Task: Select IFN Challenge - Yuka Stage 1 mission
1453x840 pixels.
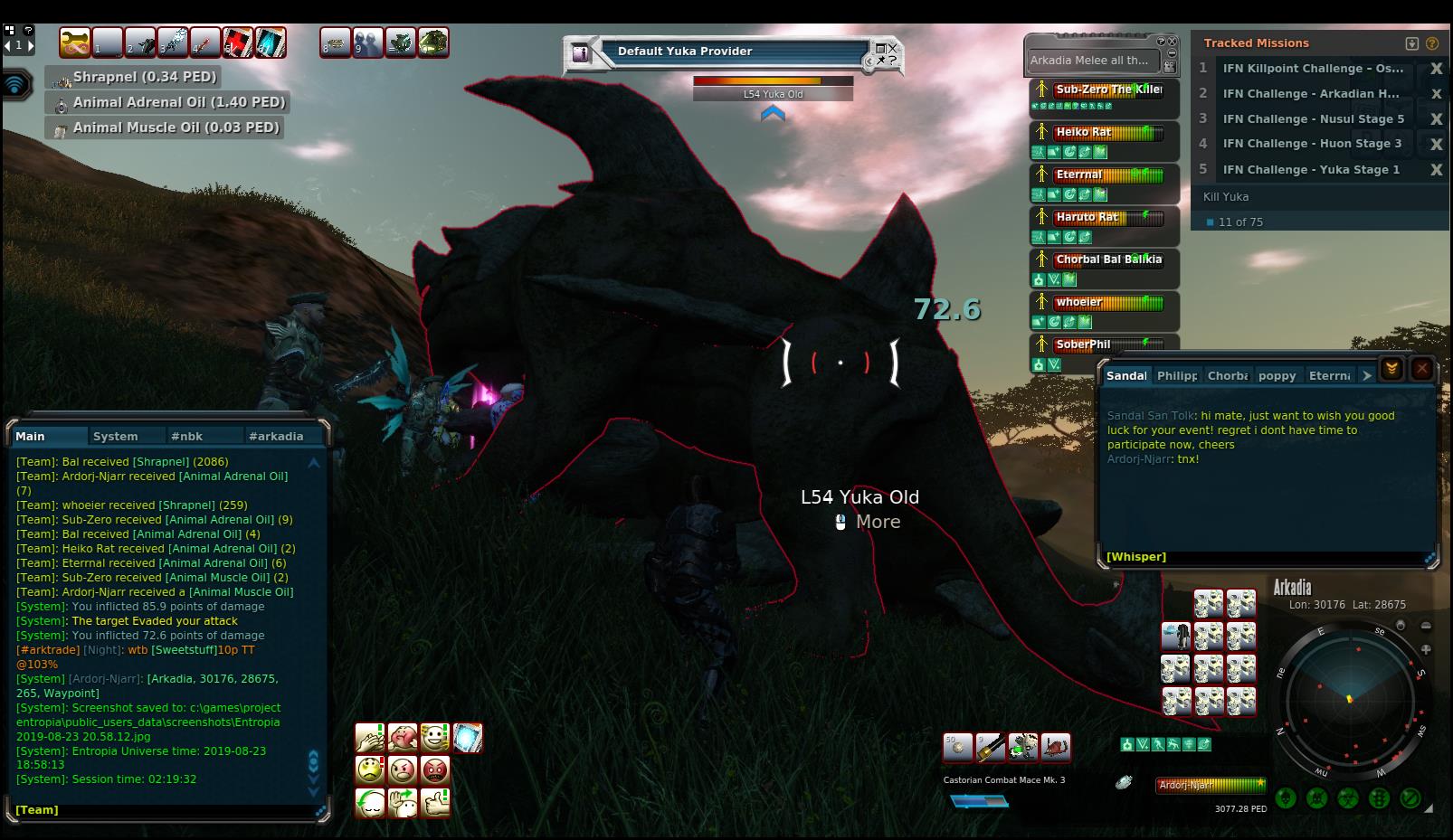Action: (1310, 169)
